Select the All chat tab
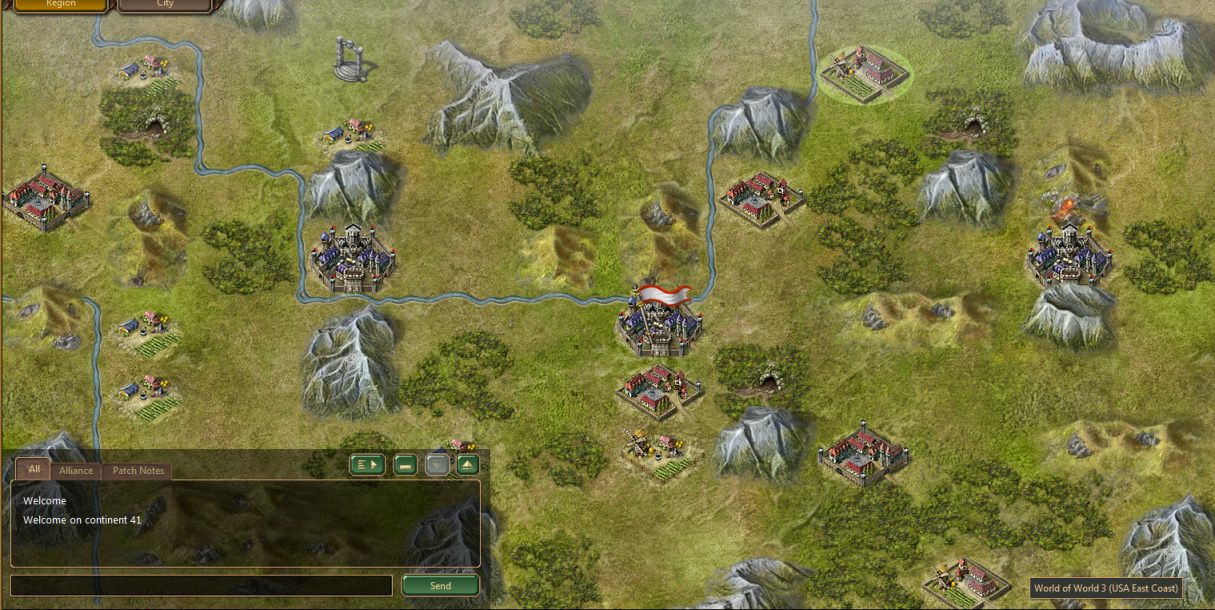1215x610 pixels. [x=34, y=470]
